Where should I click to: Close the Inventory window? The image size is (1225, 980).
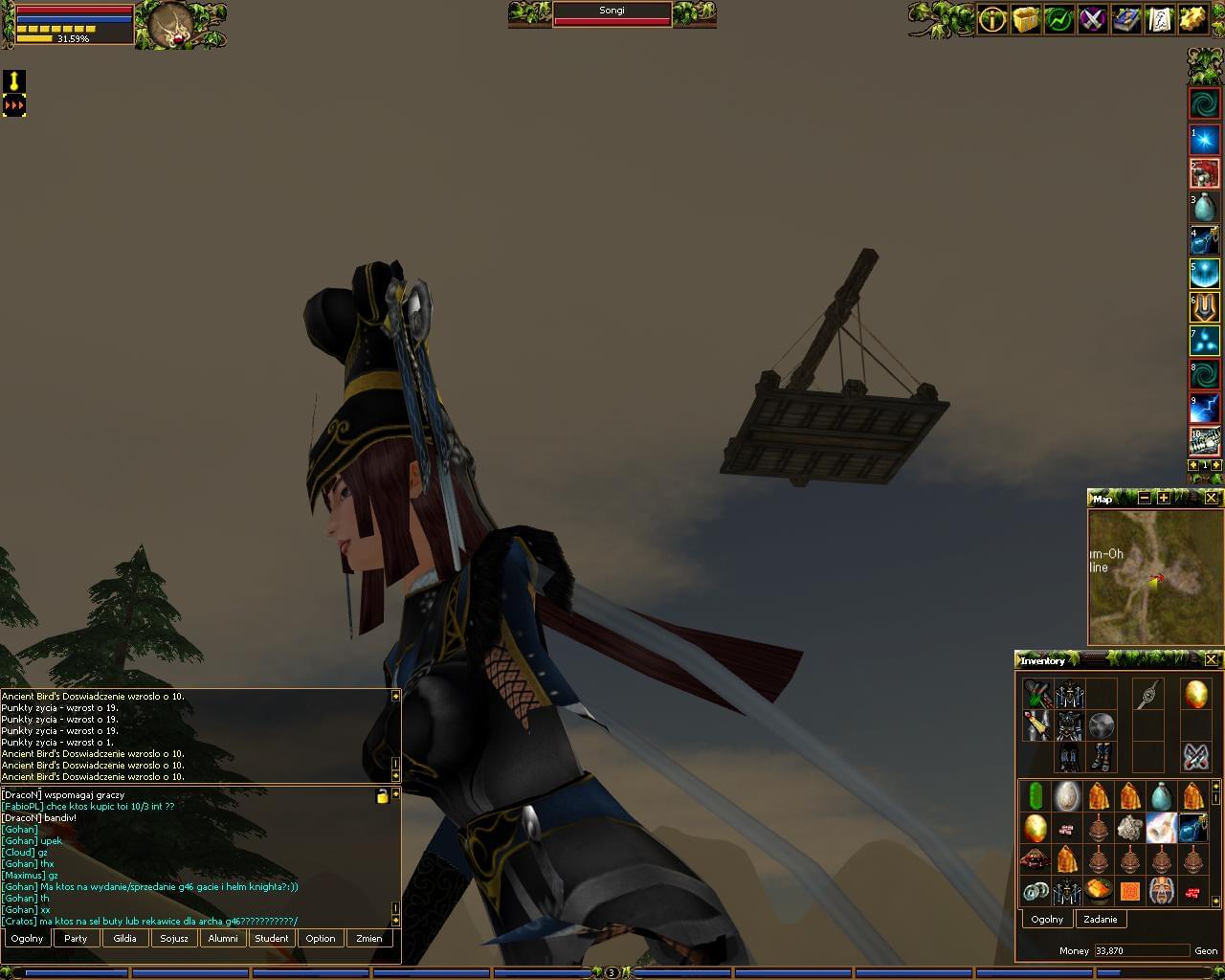click(1211, 659)
